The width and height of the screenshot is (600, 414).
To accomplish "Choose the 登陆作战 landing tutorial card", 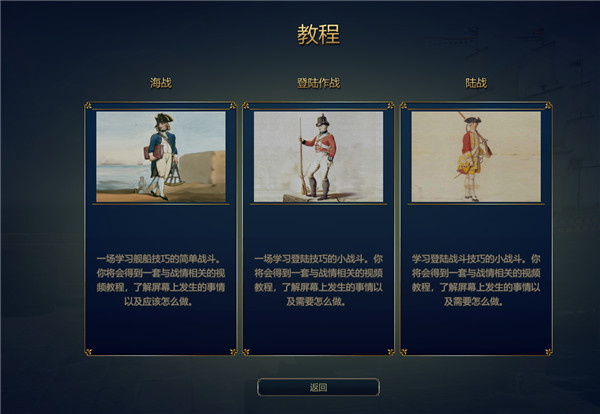I will (318, 228).
